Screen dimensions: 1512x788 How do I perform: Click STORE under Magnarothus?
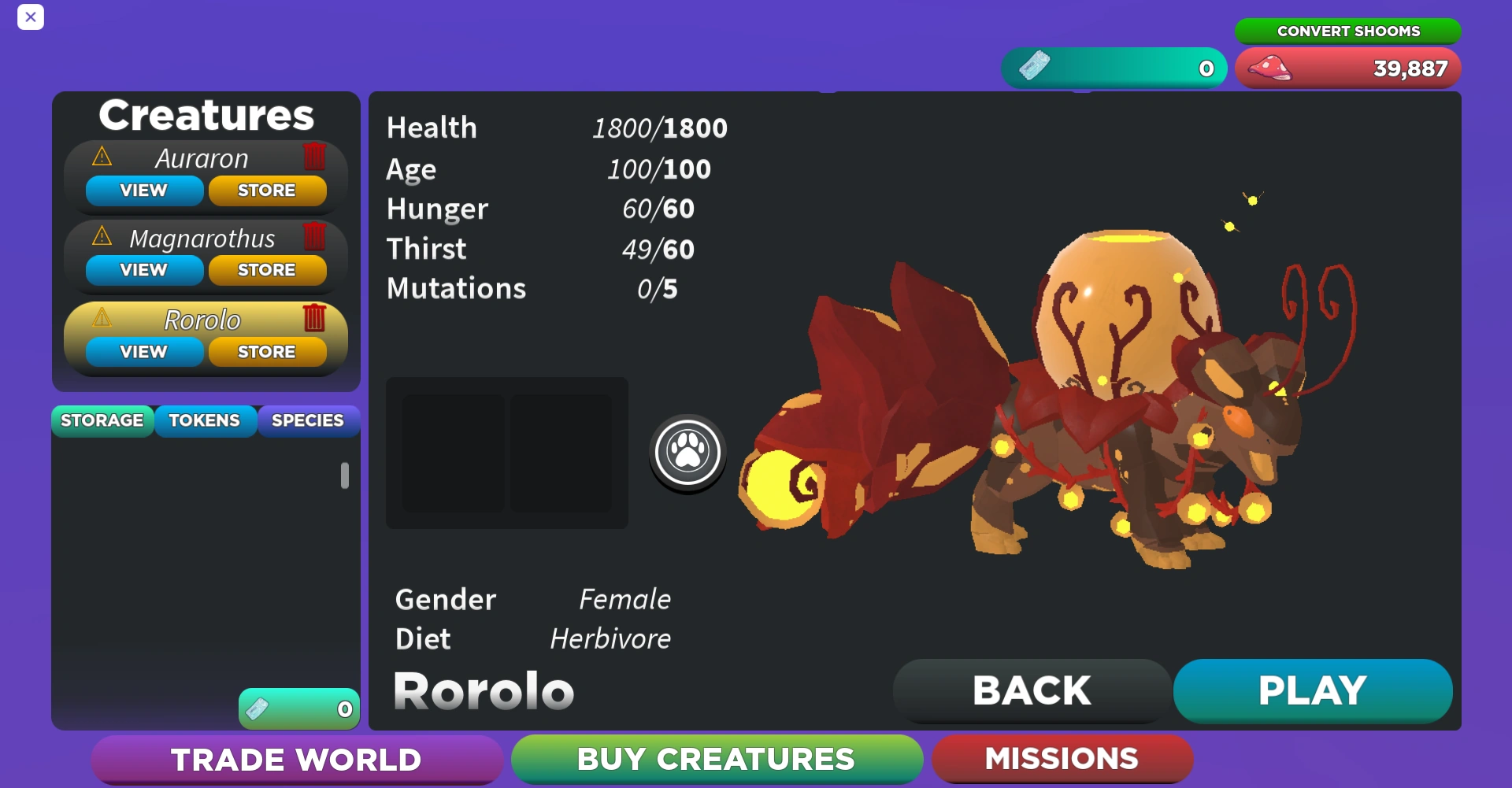(x=267, y=269)
